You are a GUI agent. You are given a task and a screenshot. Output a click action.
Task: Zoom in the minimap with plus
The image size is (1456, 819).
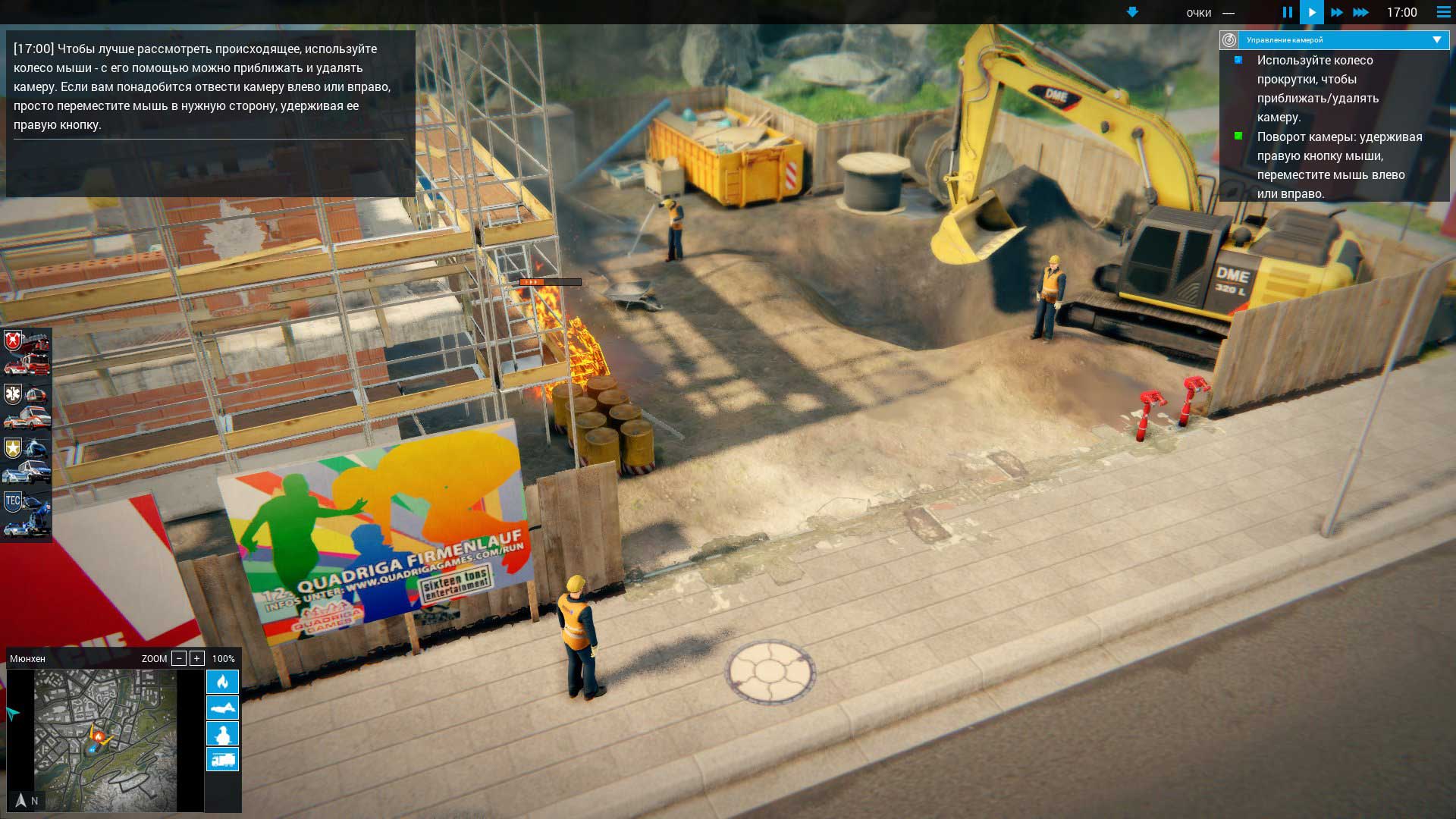(196, 658)
